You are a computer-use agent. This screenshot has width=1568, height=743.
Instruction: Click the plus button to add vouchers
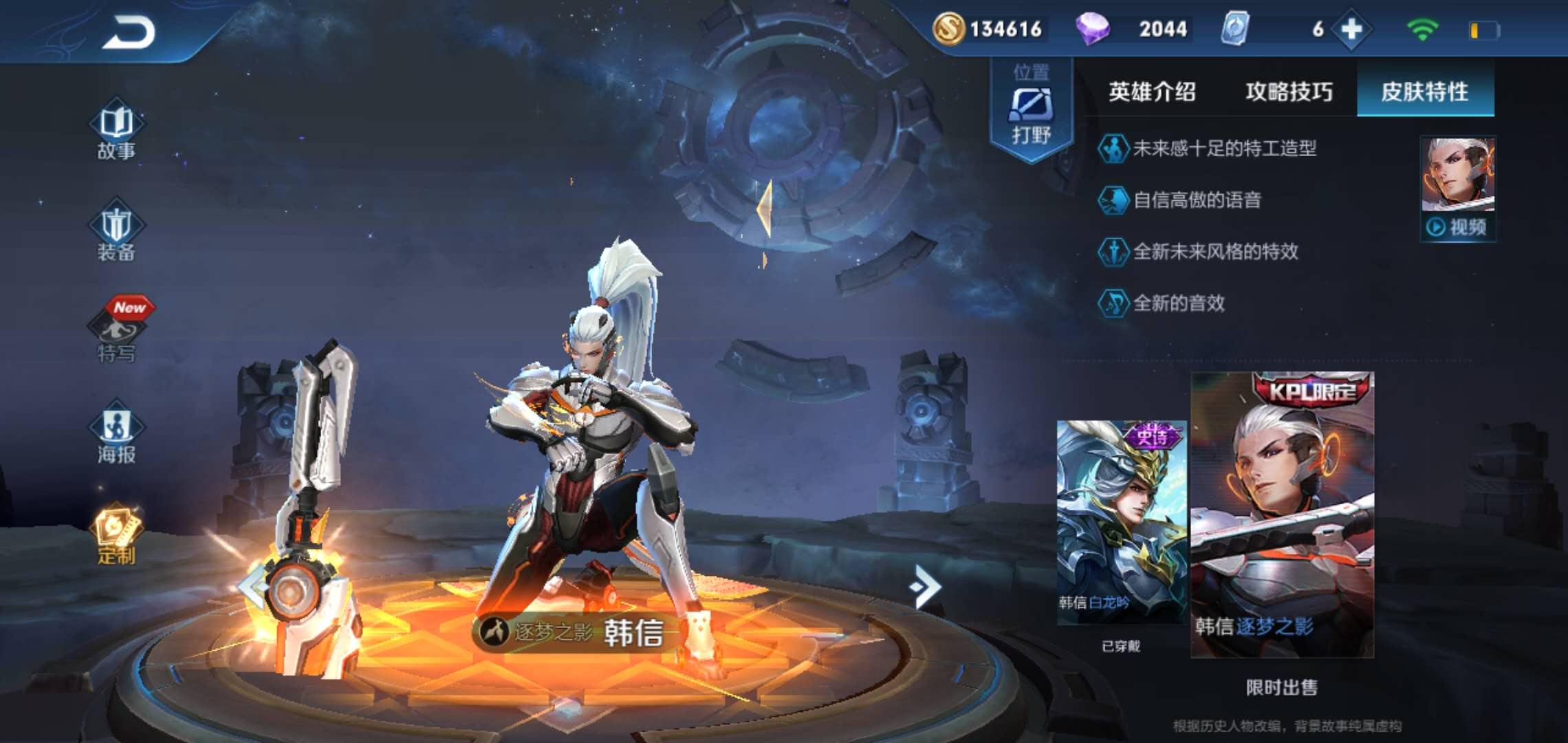click(x=1351, y=29)
